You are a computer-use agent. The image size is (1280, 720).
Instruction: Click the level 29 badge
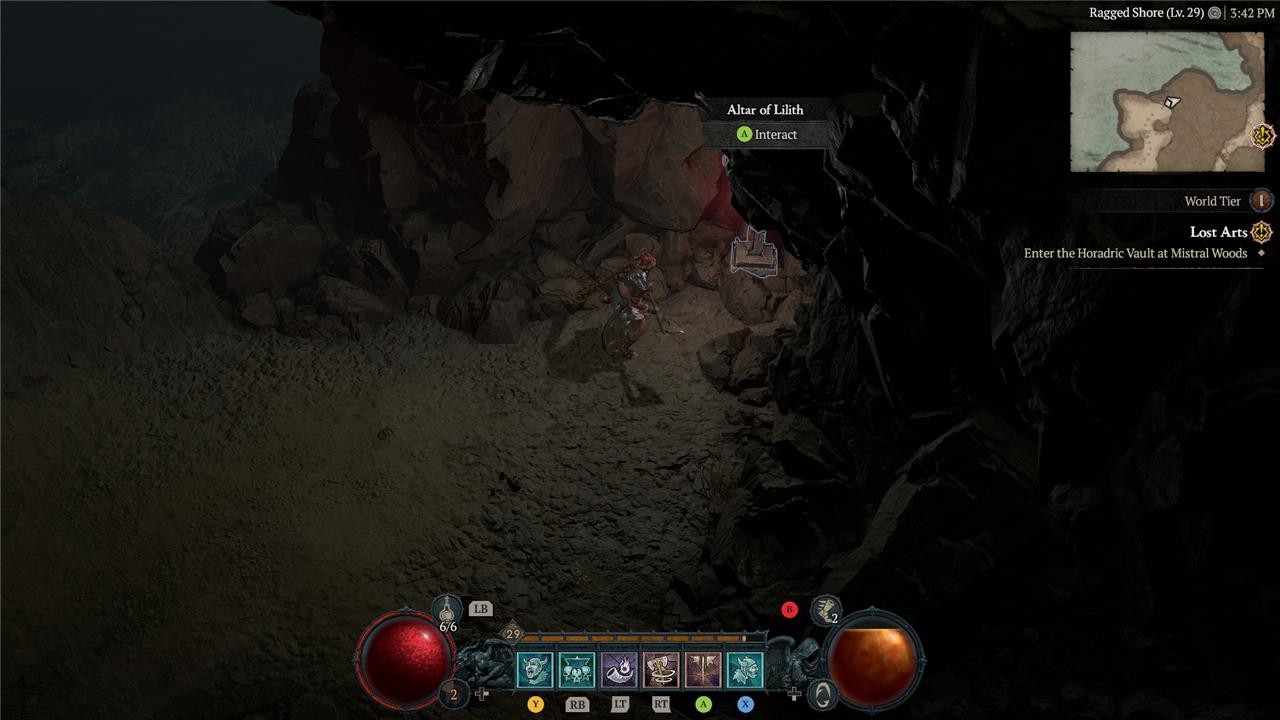[513, 634]
